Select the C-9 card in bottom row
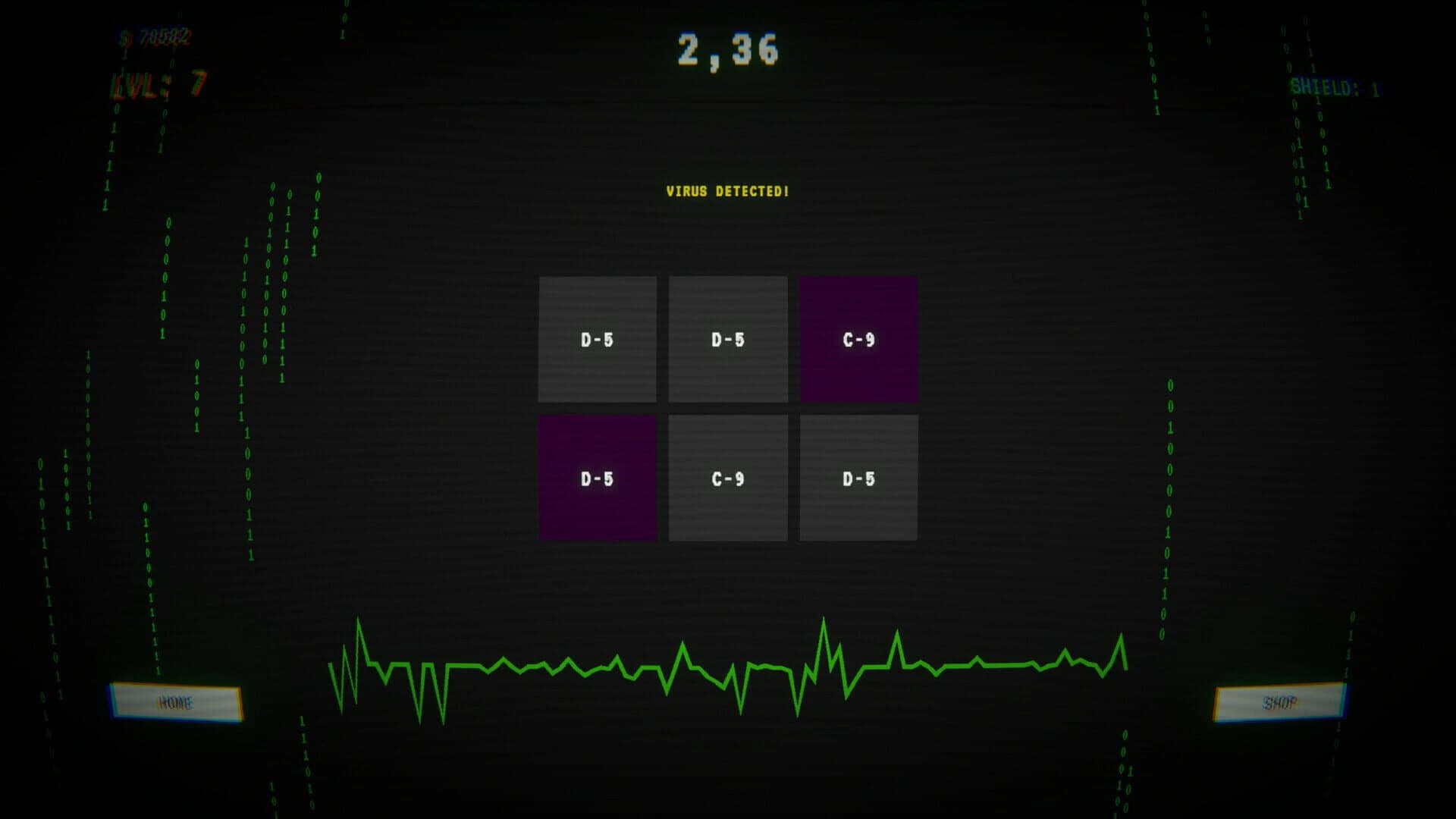 tap(727, 477)
